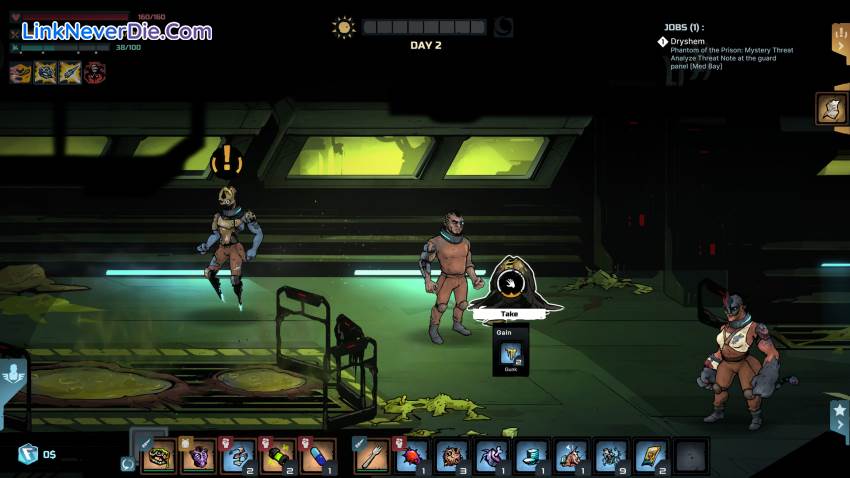Click the swap arrows beside the hotbar
The image size is (850, 478).
click(127, 463)
